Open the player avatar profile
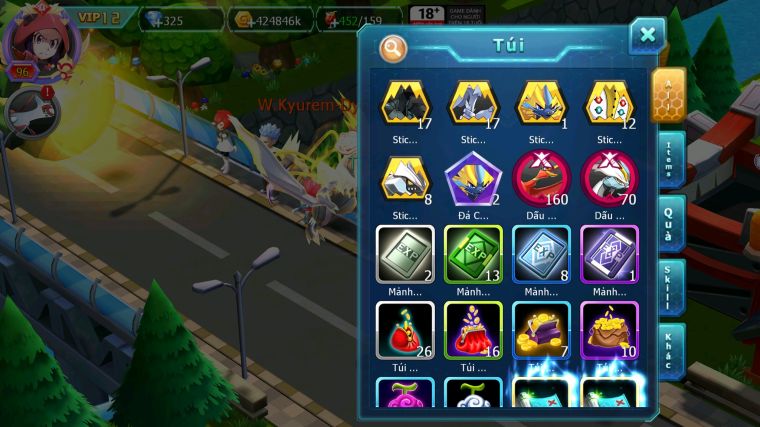Image resolution: width=760 pixels, height=427 pixels. pos(40,38)
